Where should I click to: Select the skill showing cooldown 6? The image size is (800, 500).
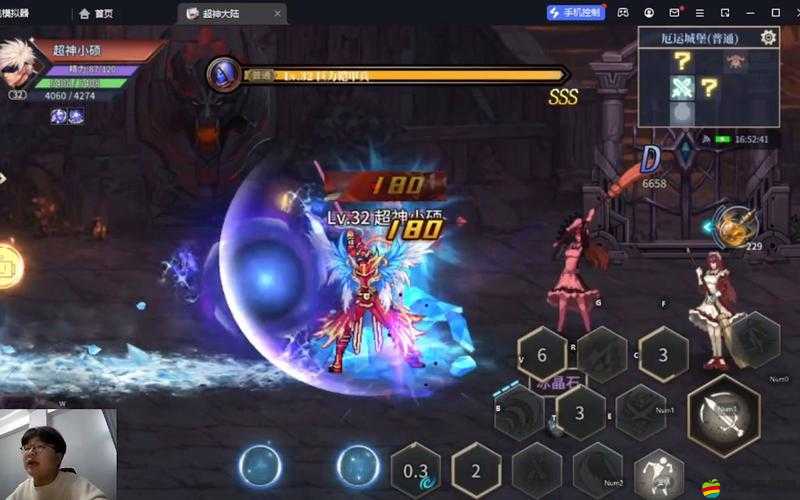tap(541, 355)
